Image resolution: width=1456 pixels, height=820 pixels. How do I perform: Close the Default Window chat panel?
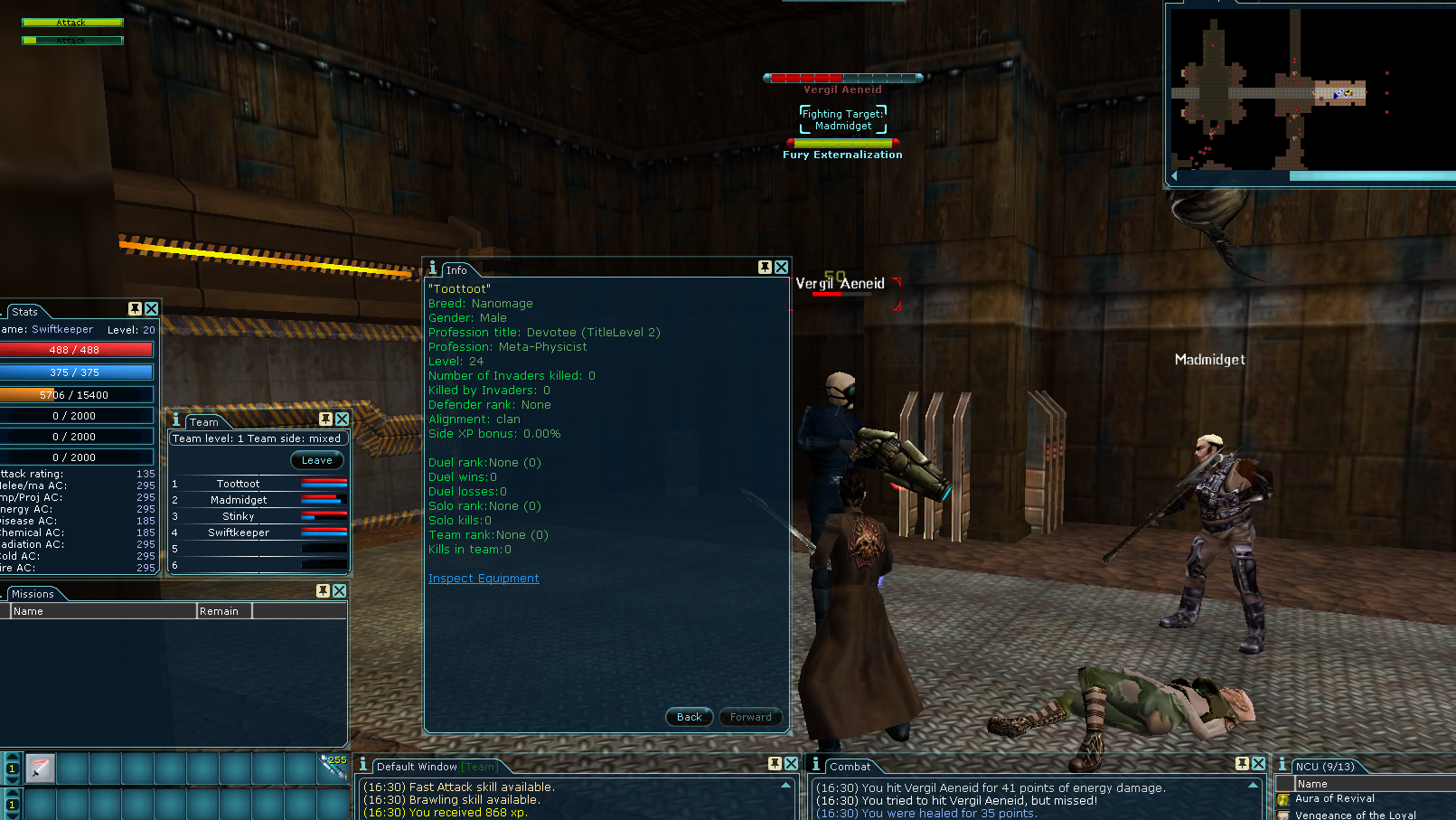791,764
